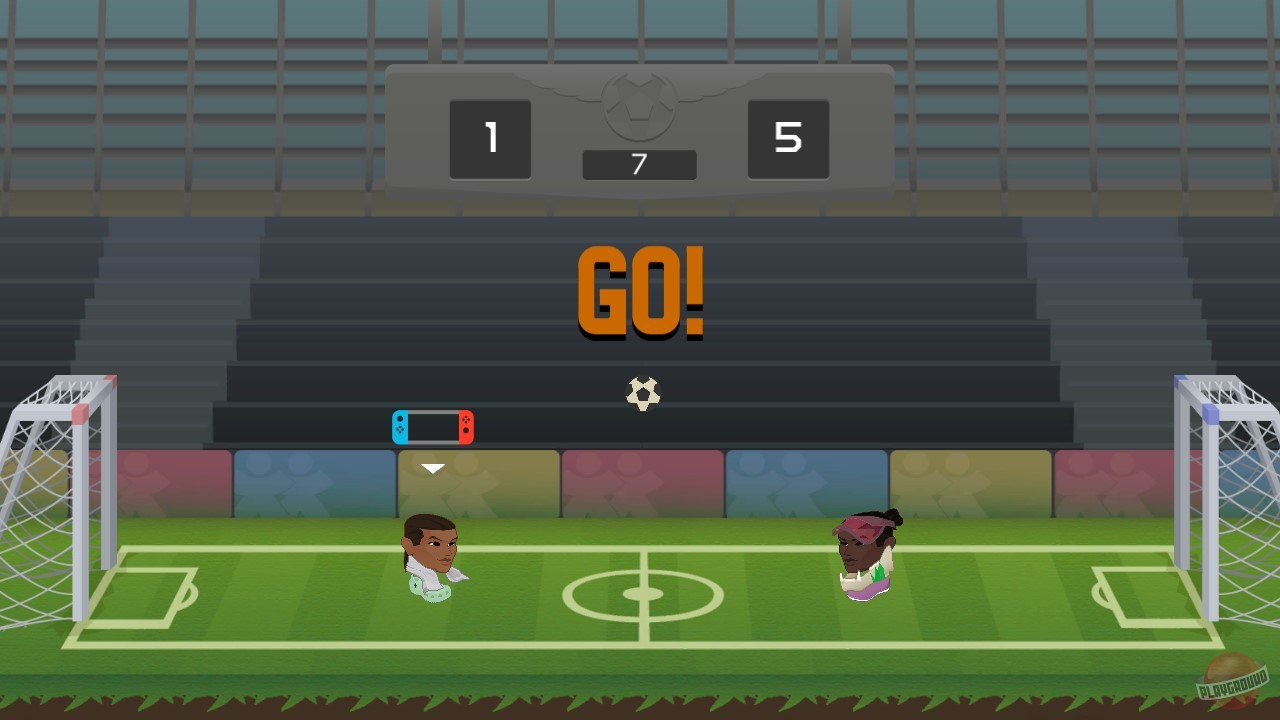Select the left player's head
1280x720 pixels.
(x=432, y=545)
